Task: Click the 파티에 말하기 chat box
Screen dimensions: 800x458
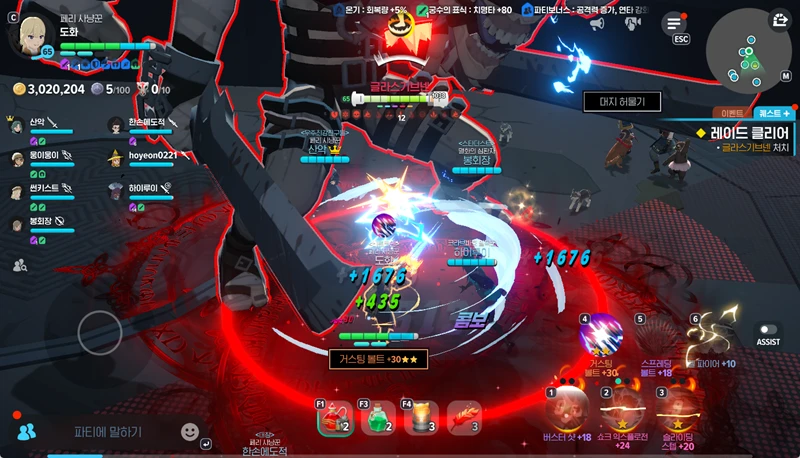Action: 108,432
